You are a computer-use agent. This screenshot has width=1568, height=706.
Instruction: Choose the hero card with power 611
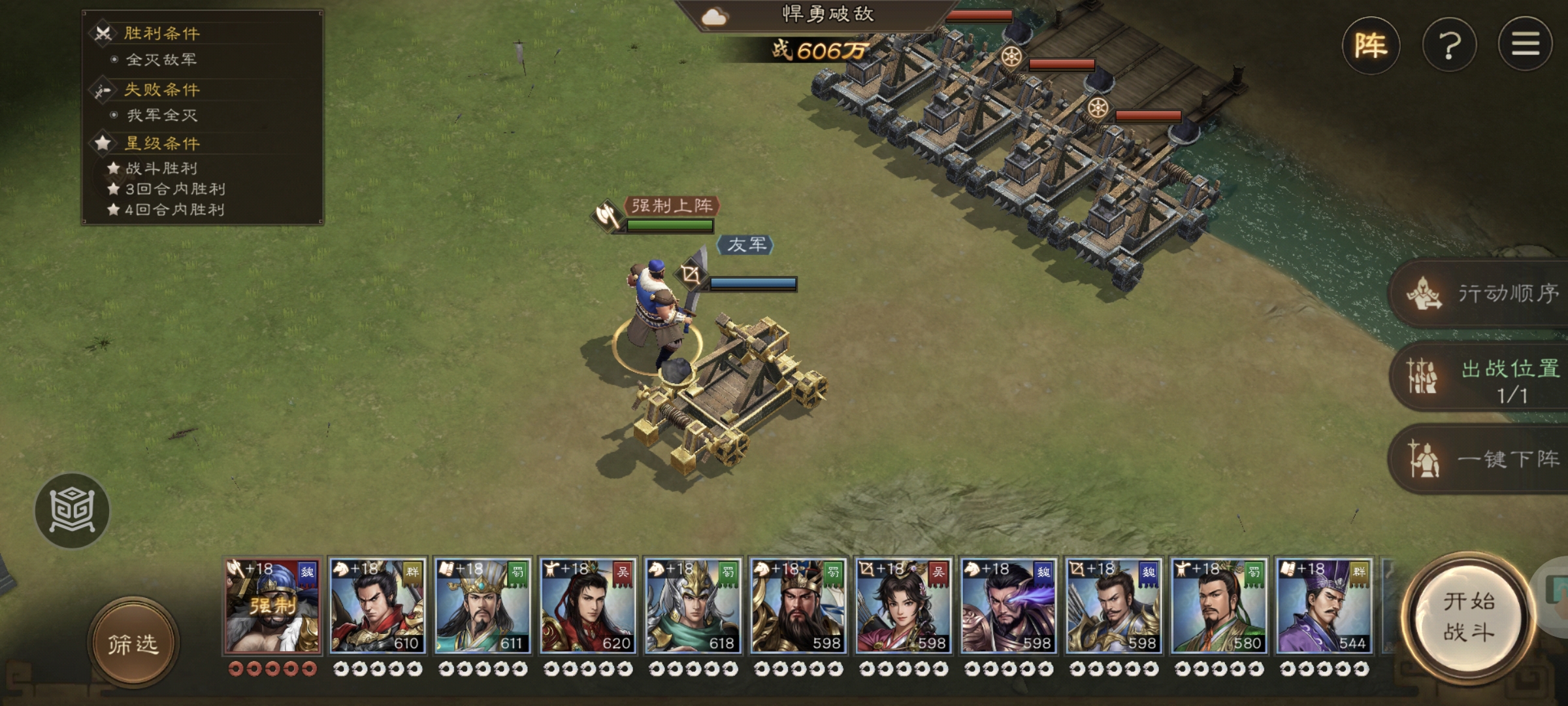pos(483,606)
